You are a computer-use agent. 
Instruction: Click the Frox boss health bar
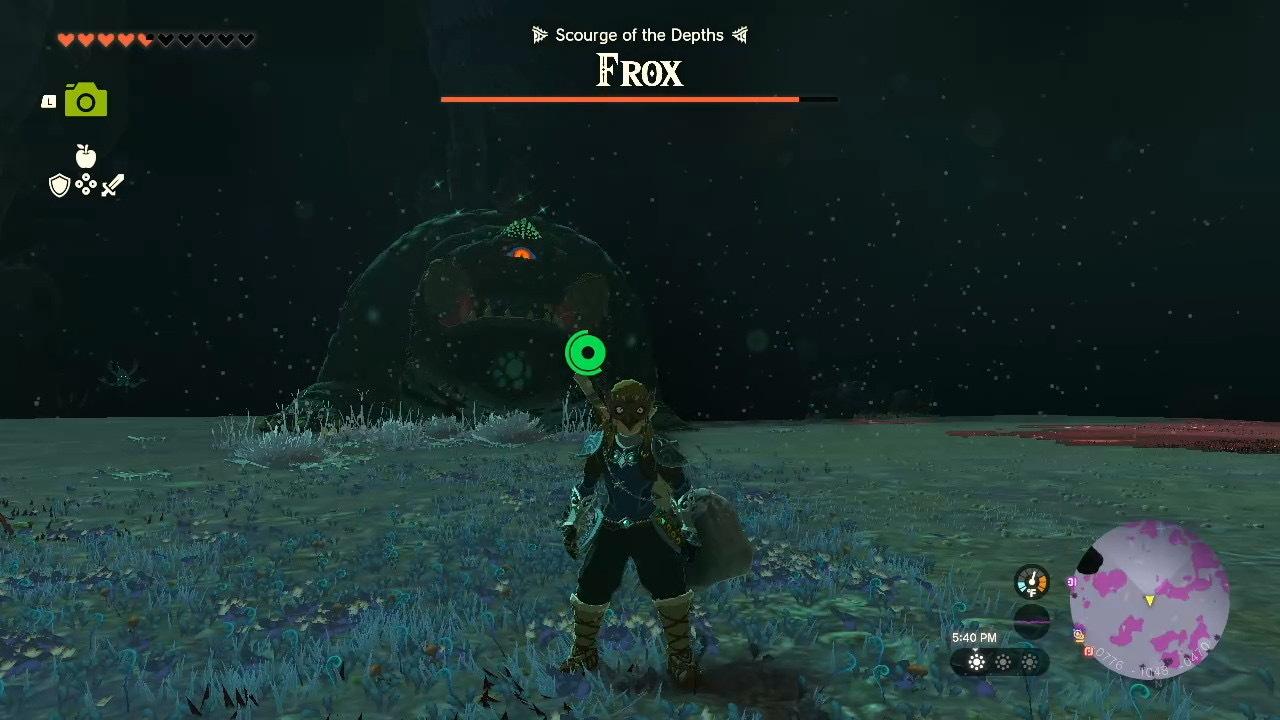click(638, 99)
